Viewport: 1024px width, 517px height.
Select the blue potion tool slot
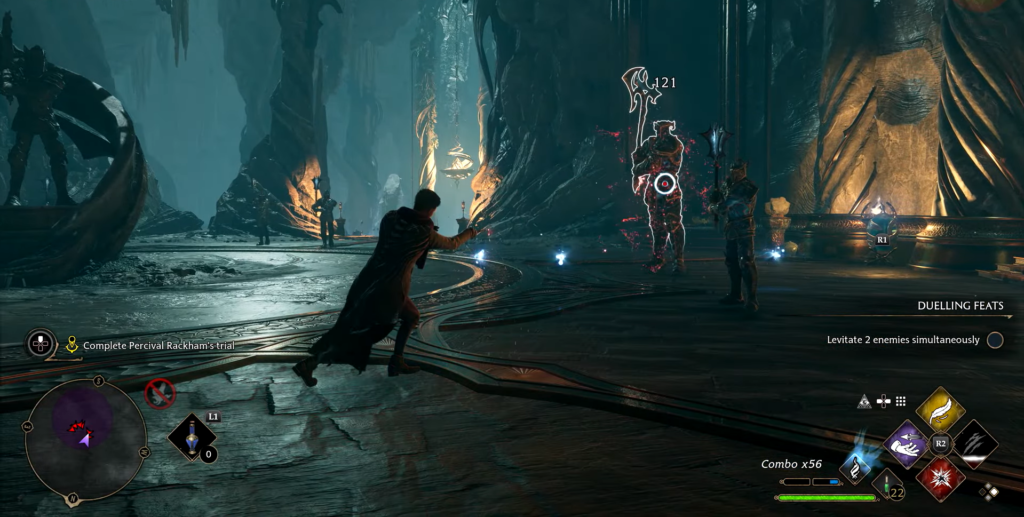click(x=190, y=437)
